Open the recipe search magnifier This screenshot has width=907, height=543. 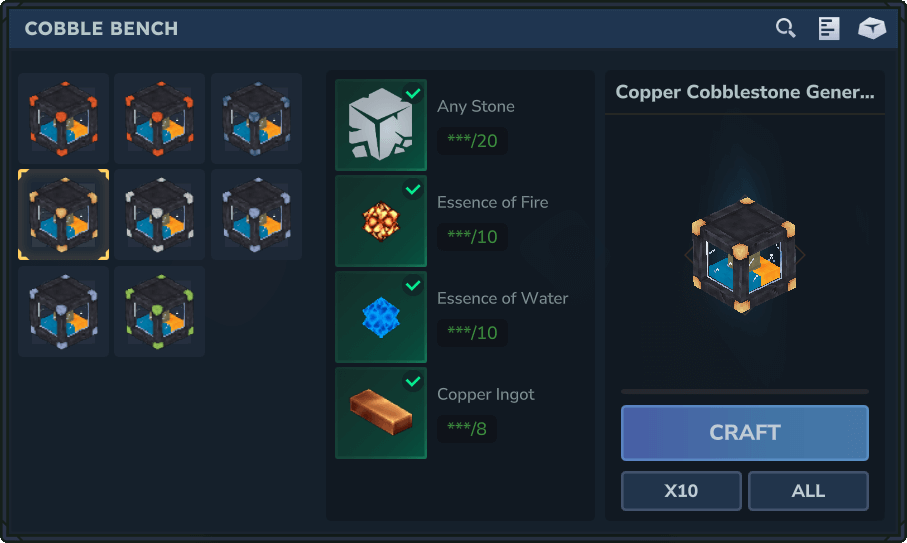coord(786,28)
